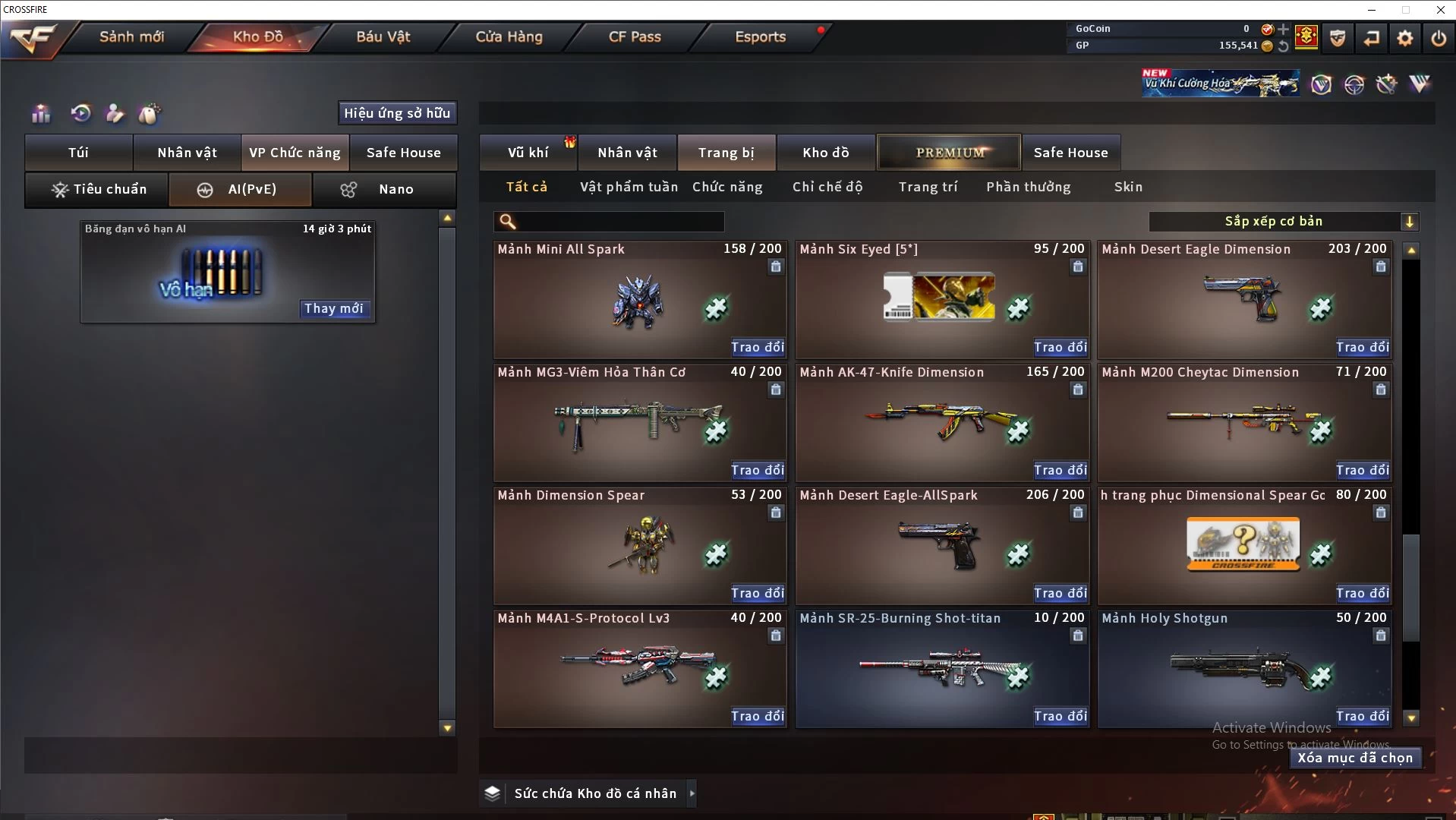Exchange the Mảnh Desert Eagle Dimension fragments
Screen dimensions: 1456x820
1363,347
